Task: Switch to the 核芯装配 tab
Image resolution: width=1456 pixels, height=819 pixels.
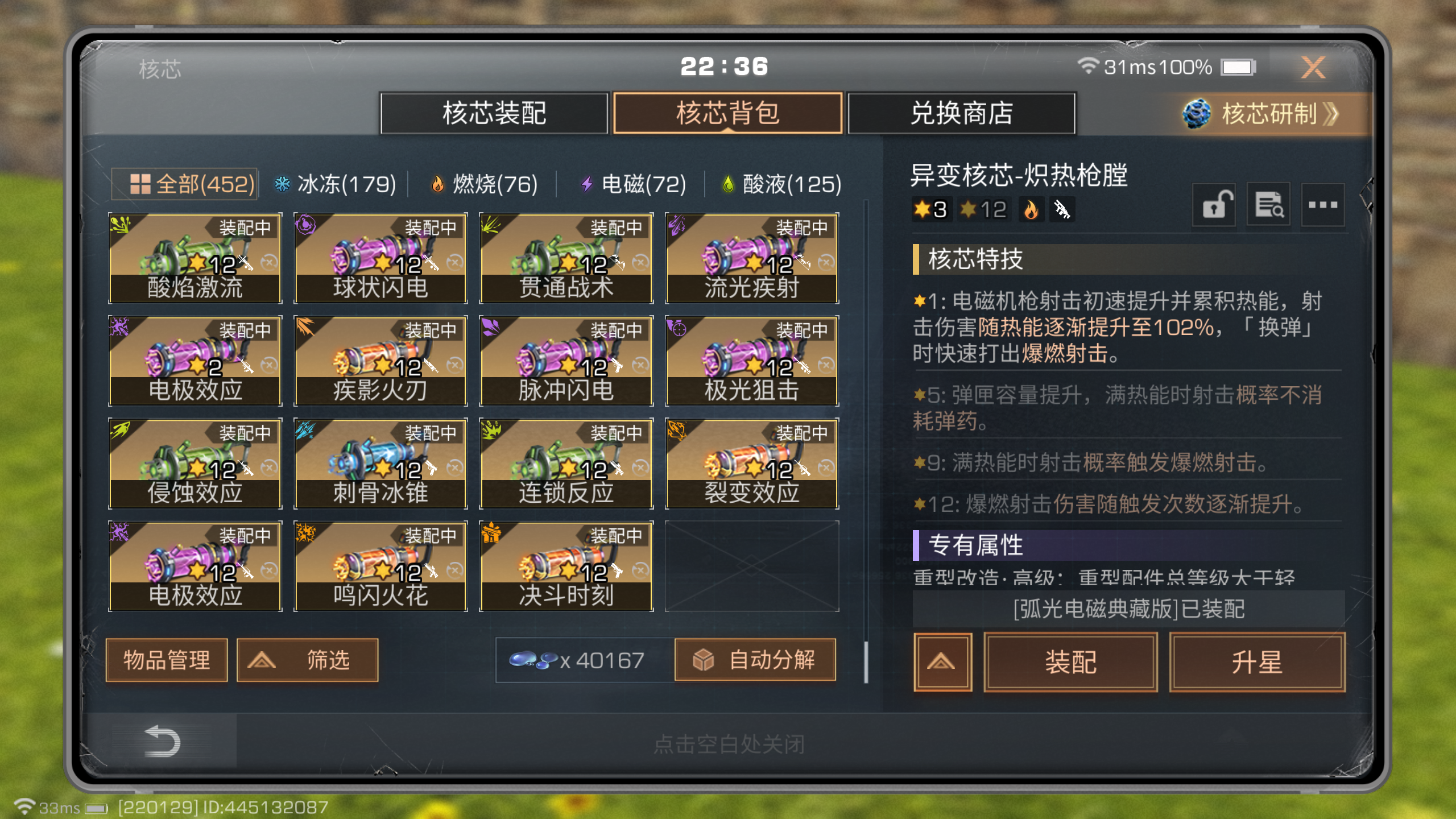Action: 494,114
